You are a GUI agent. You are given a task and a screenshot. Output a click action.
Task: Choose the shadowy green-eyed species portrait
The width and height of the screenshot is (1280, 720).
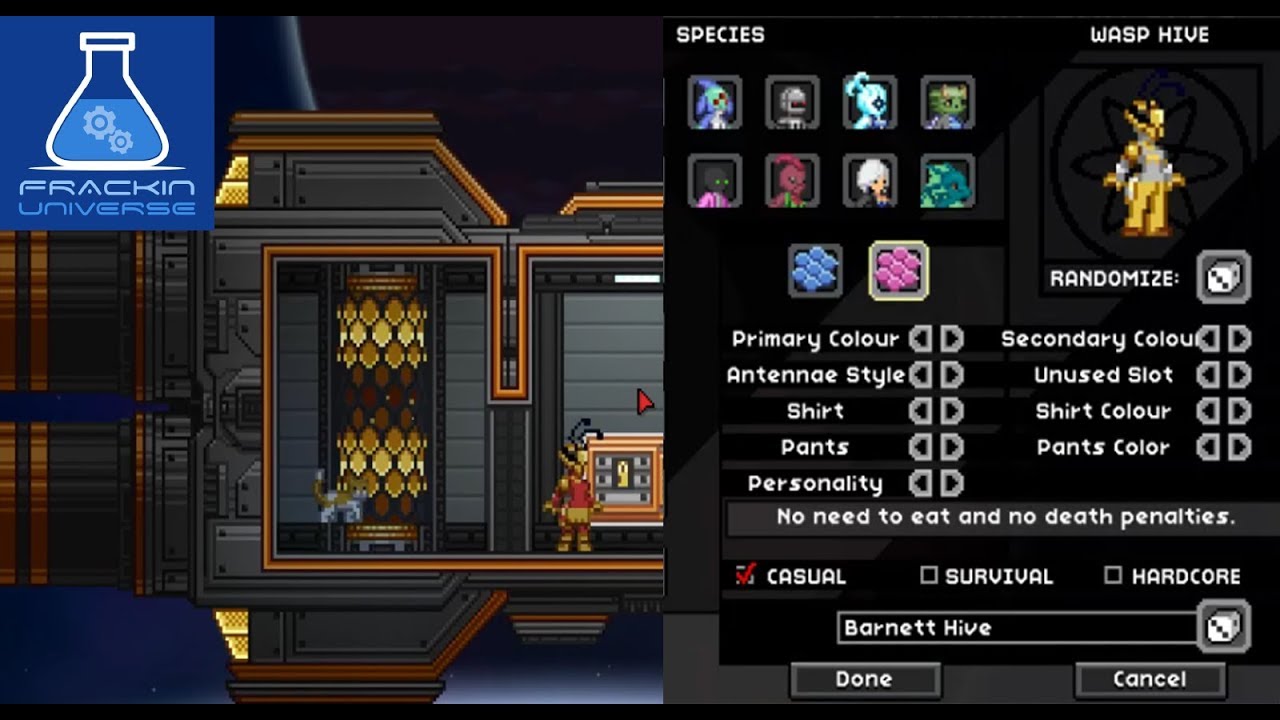pos(714,181)
